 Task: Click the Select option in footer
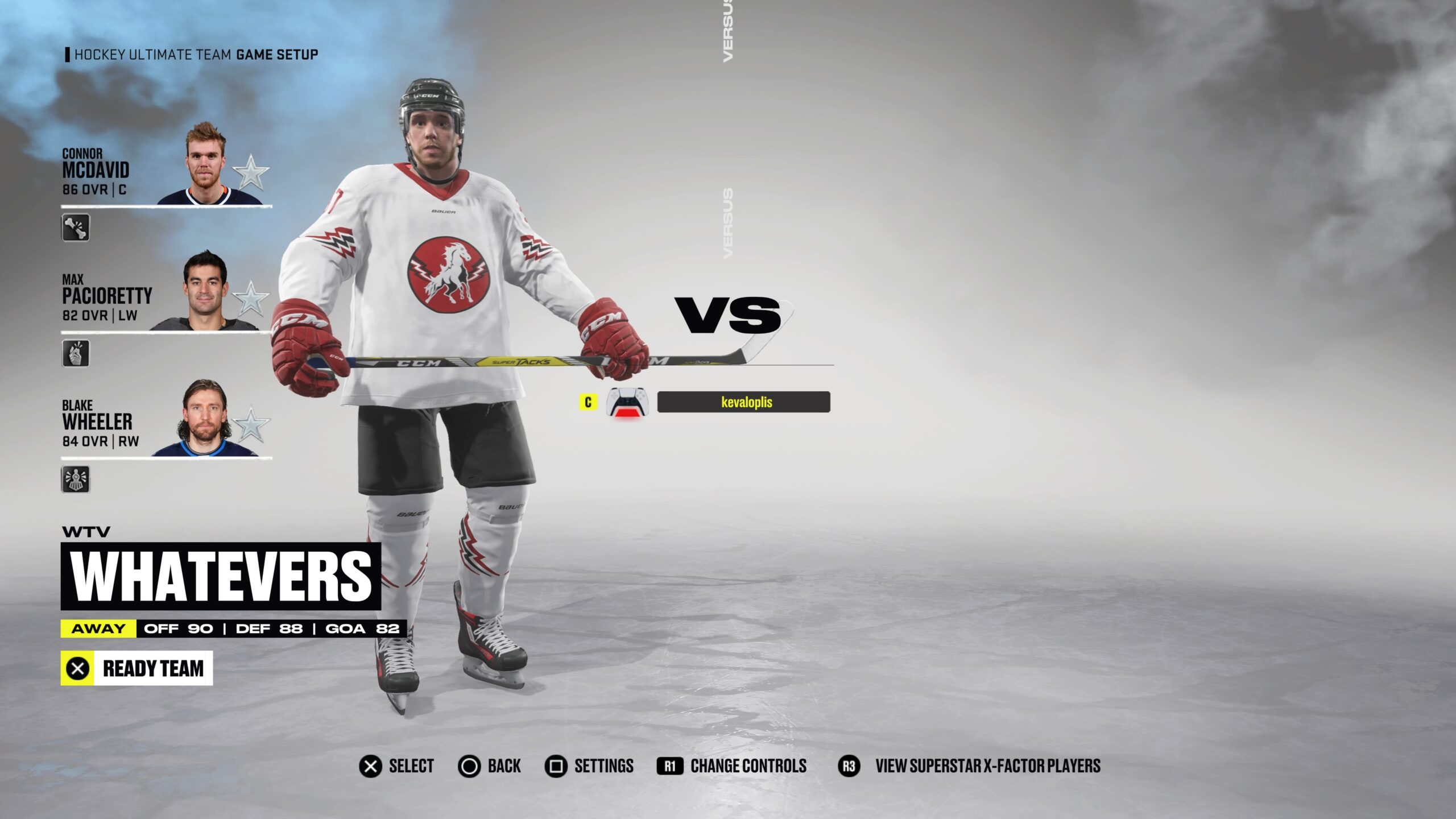tap(397, 766)
